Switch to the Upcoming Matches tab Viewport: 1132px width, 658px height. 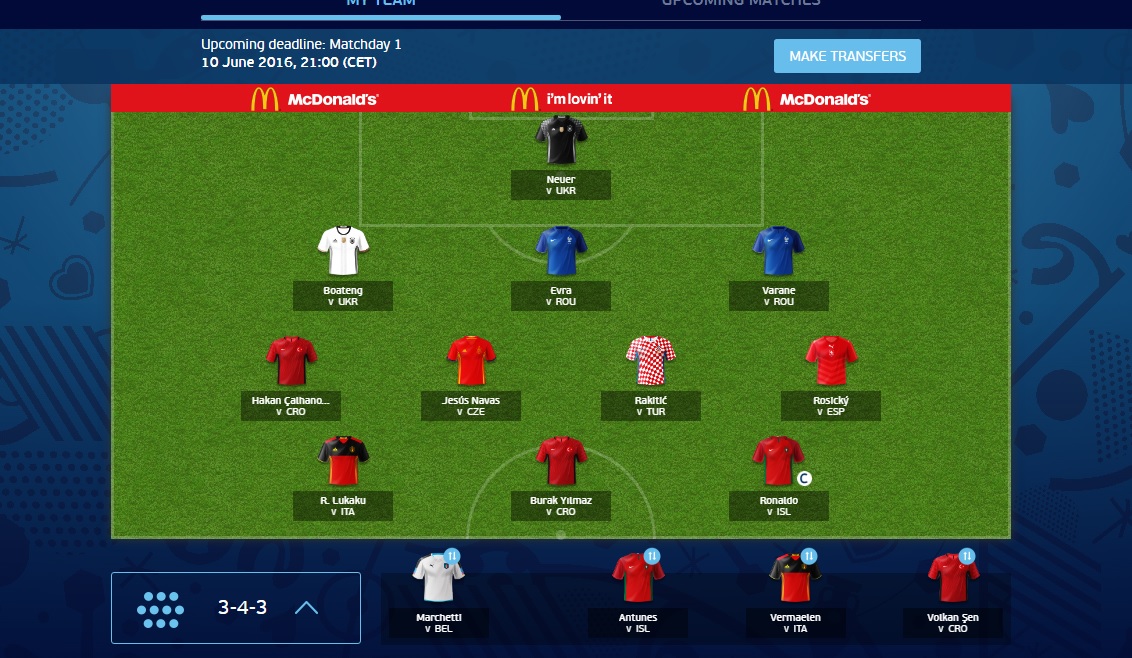pyautogui.click(x=740, y=4)
